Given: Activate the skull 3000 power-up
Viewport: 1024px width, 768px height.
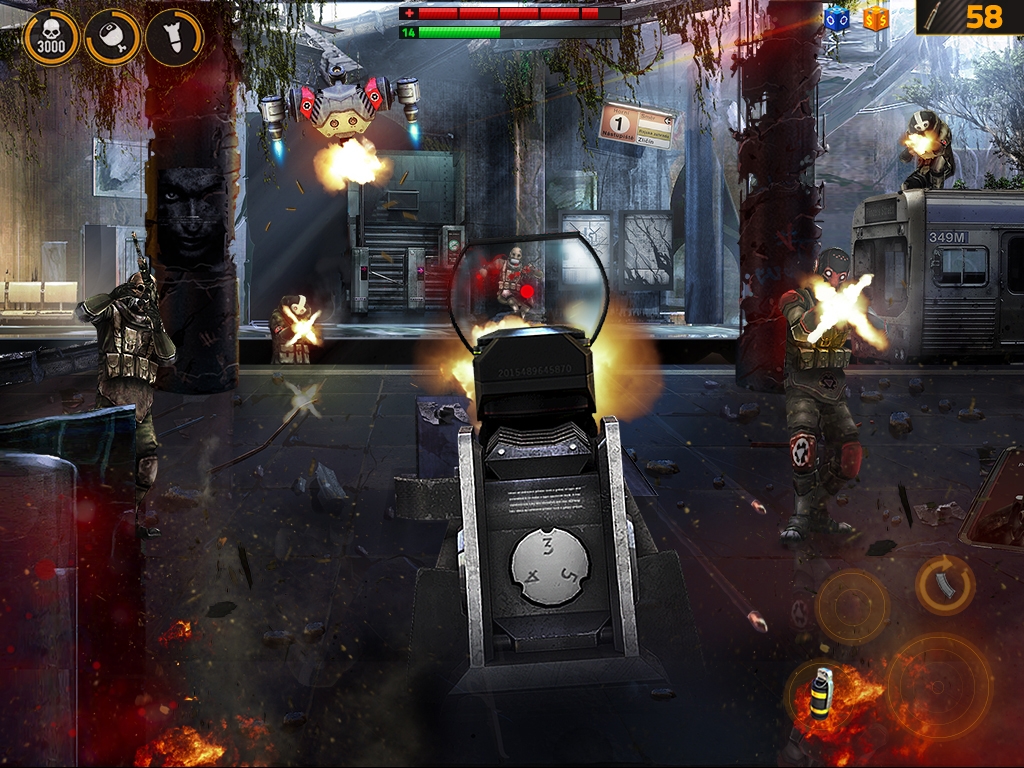Looking at the screenshot, I should pyautogui.click(x=51, y=38).
